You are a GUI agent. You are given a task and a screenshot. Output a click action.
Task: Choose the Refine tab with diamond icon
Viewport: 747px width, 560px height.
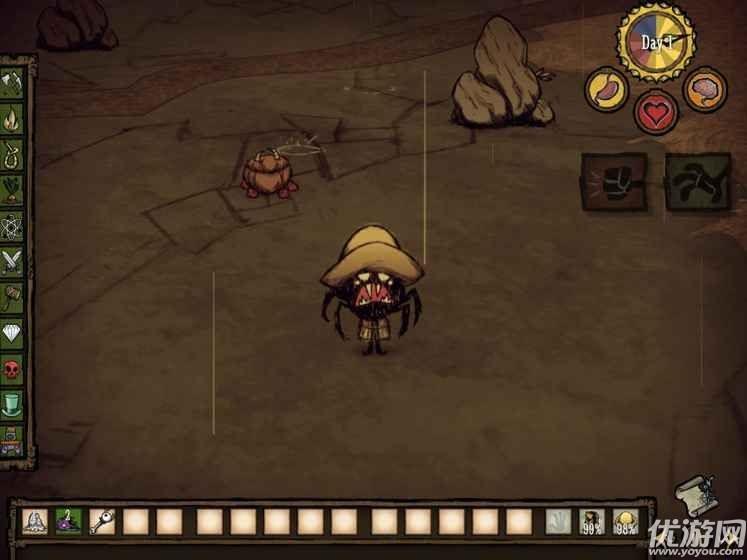tap(13, 332)
